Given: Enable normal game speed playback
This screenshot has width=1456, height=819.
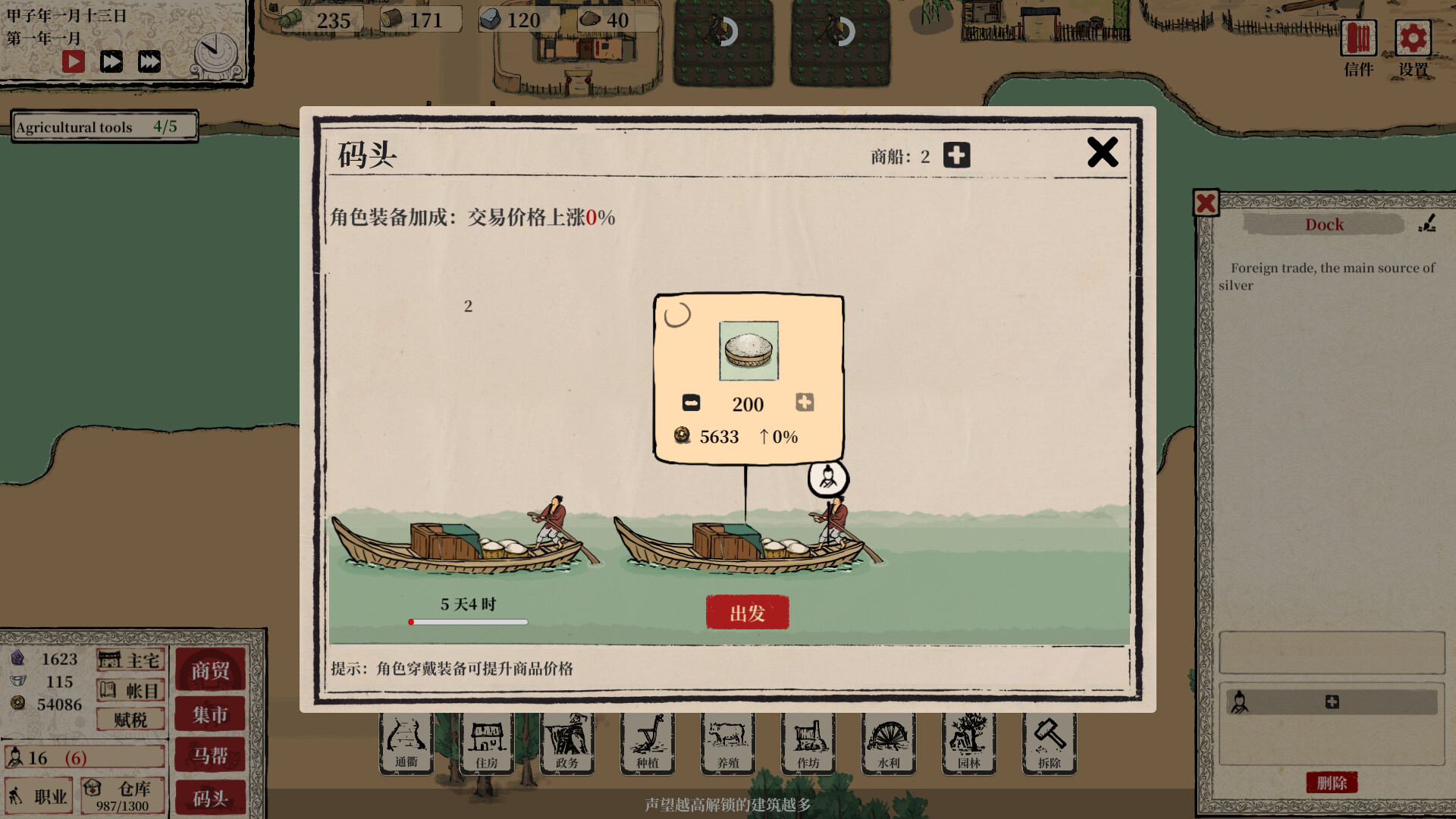Looking at the screenshot, I should point(73,61).
